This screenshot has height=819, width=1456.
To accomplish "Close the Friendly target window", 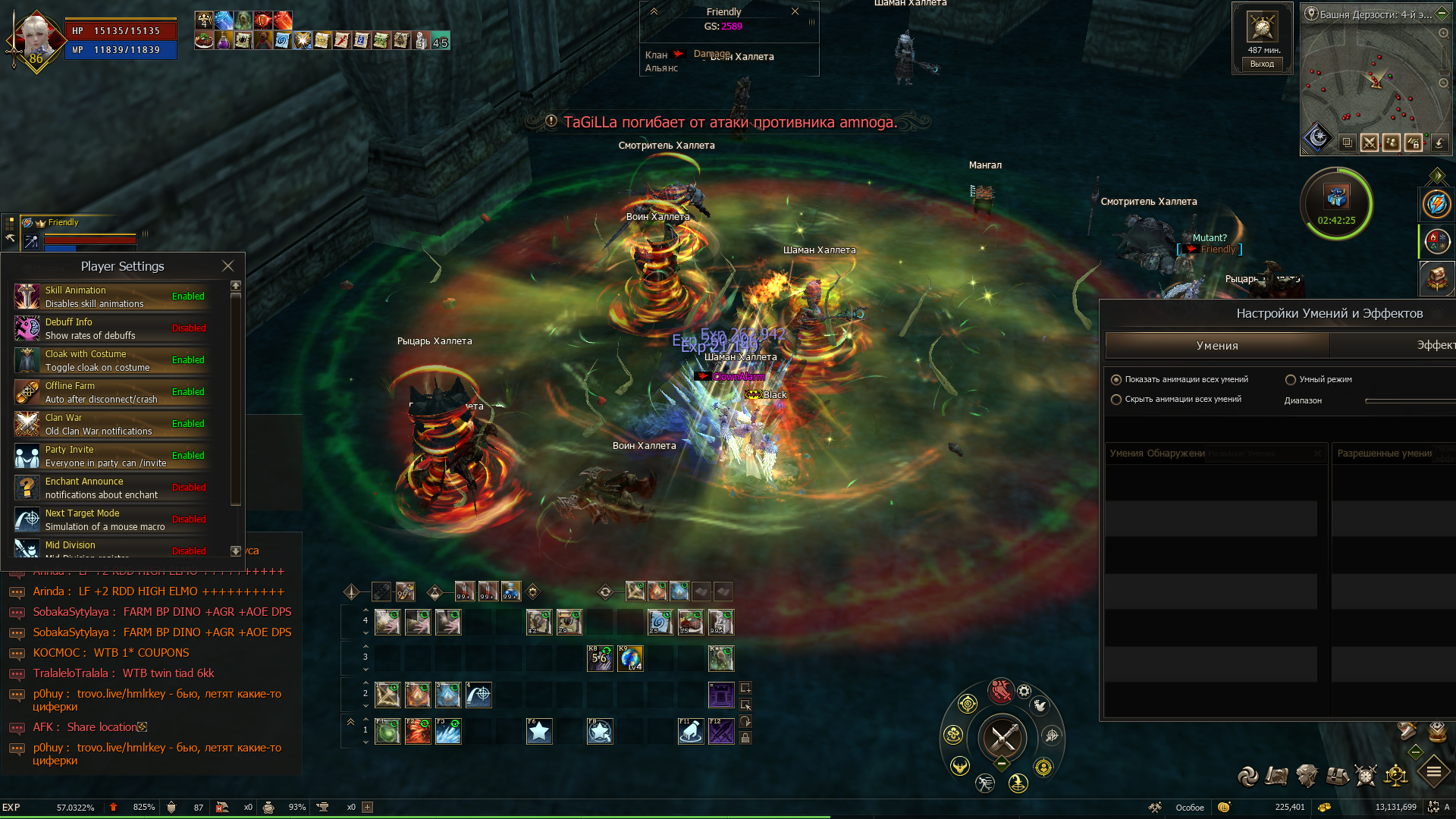I will [x=795, y=11].
